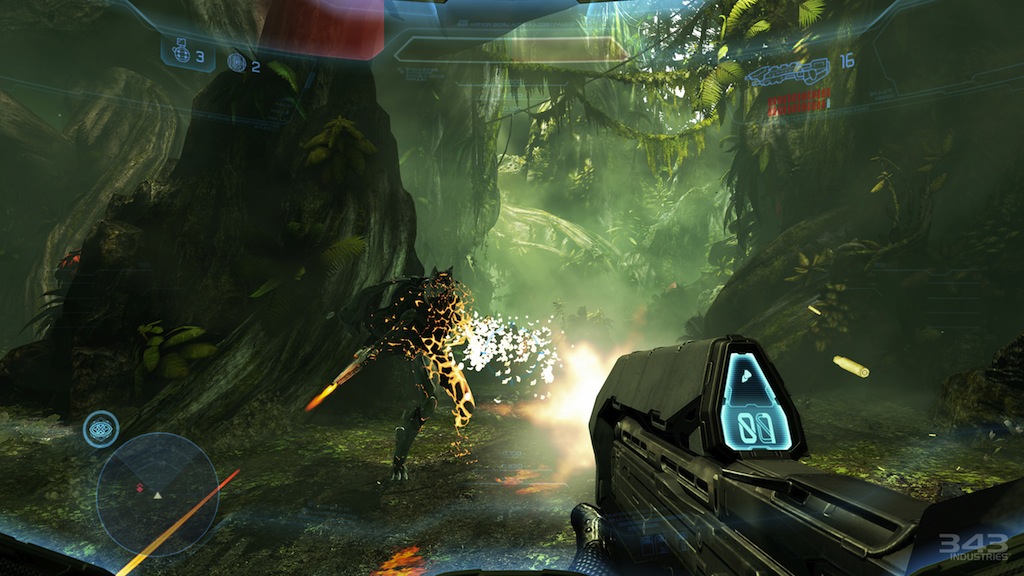Click the rifle weapon icon
Viewport: 1024px width, 576px height.
pos(787,70)
